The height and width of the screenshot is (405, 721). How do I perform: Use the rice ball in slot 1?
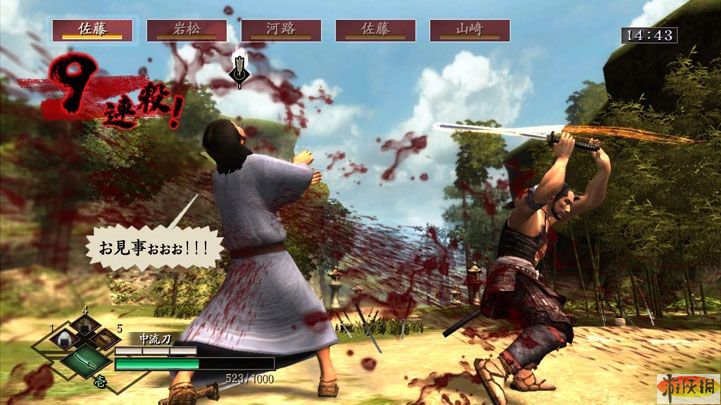pos(63,342)
